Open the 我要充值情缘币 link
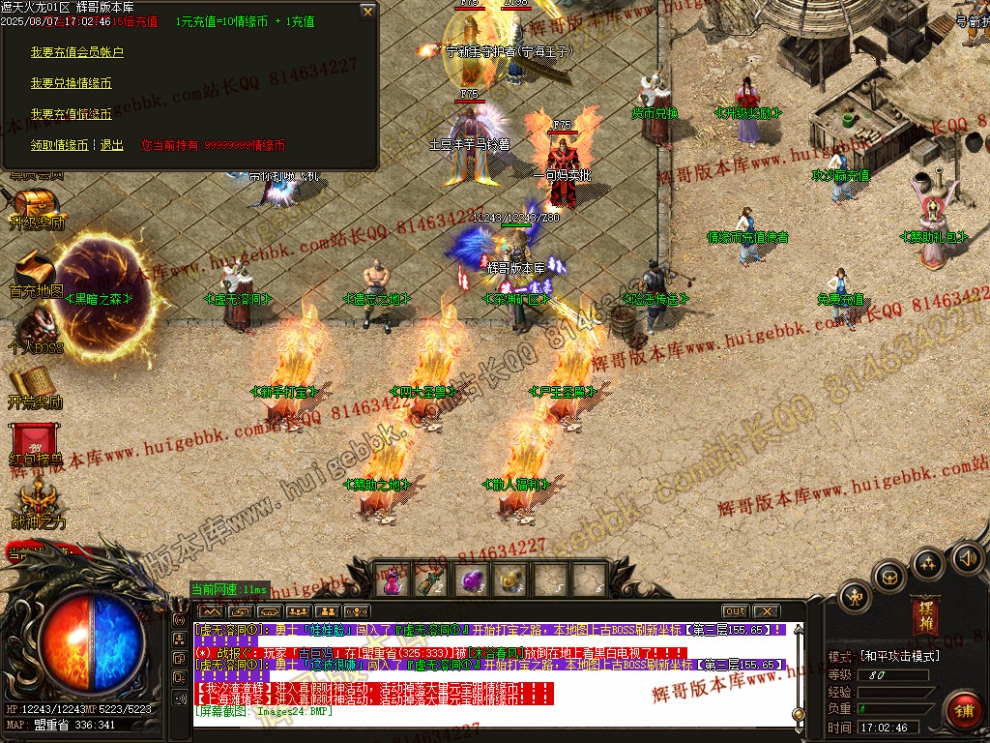The height and width of the screenshot is (743, 990). click(70, 114)
